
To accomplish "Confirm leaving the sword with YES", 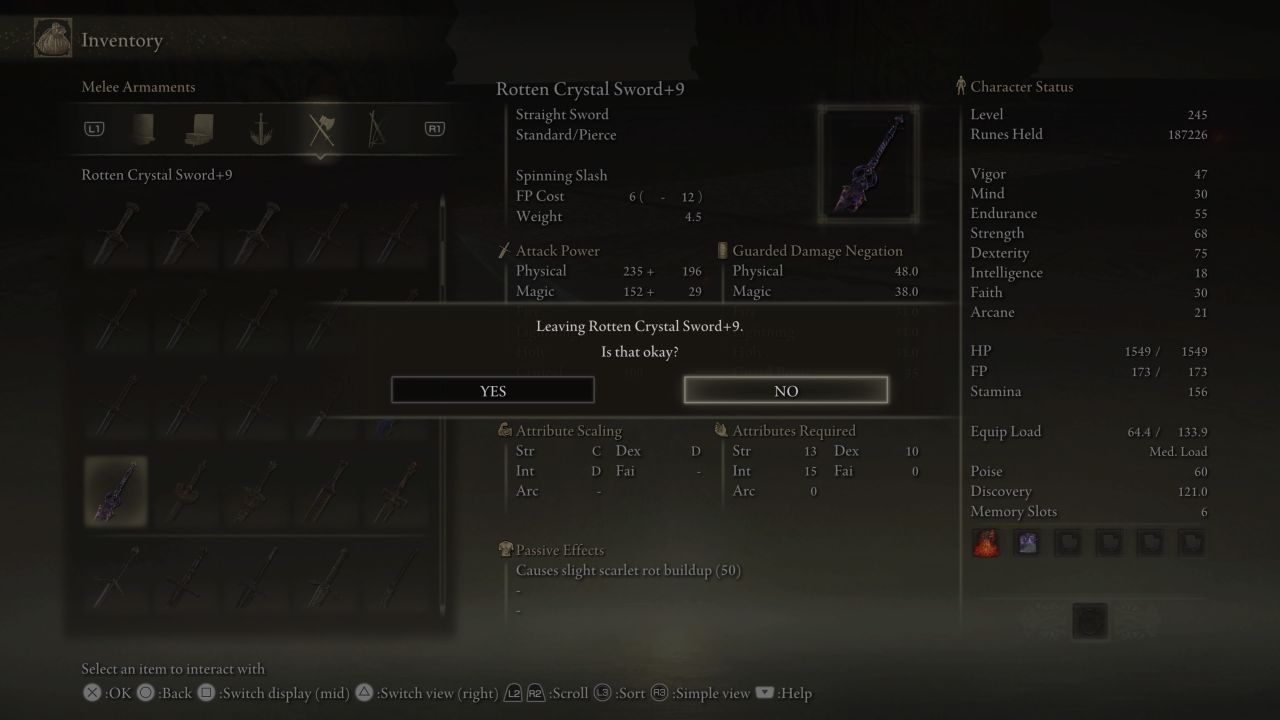I will (x=492, y=390).
